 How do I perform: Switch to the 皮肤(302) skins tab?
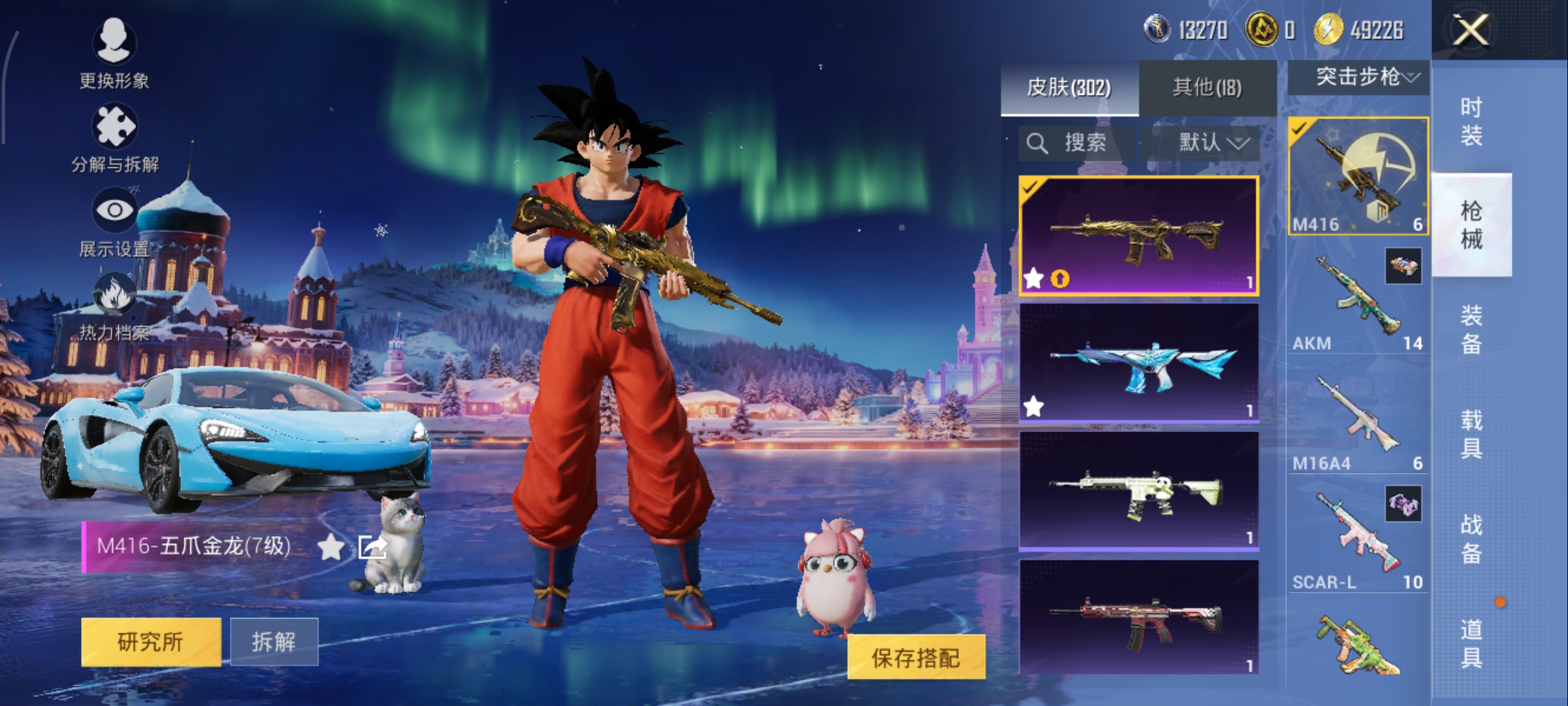tap(1069, 88)
